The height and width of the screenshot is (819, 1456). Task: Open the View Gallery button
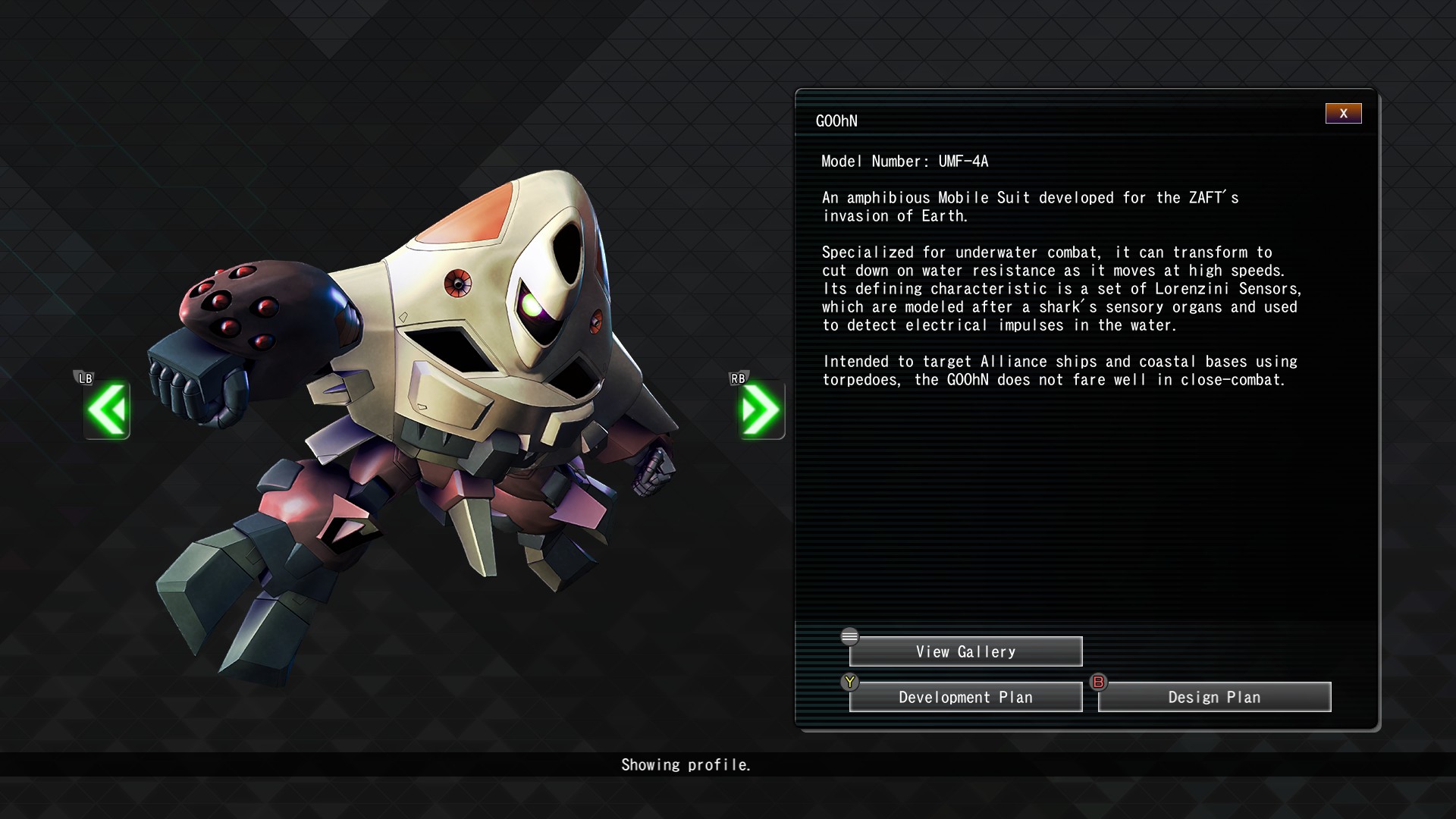coord(965,652)
